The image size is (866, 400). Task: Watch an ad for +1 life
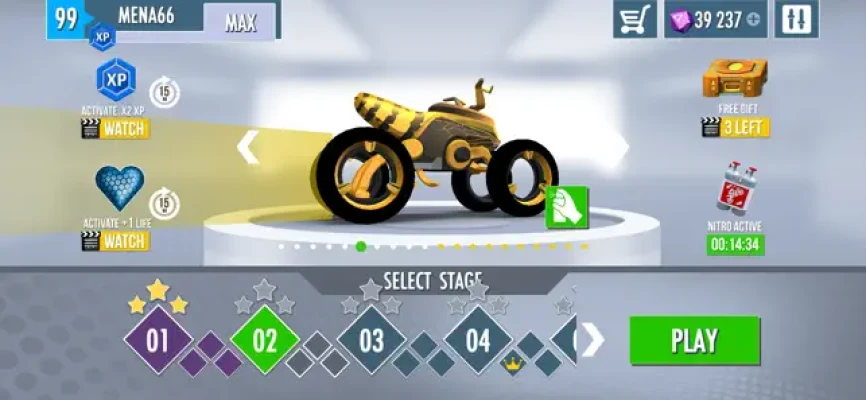point(115,241)
